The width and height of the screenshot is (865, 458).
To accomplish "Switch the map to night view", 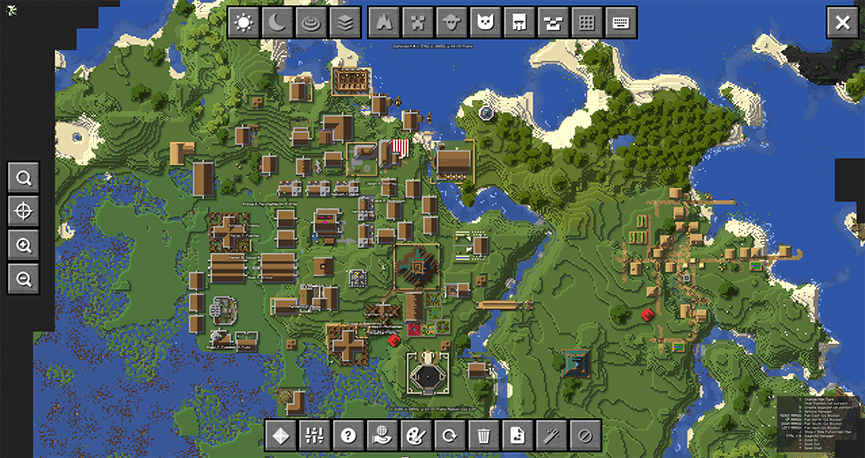I will 277,23.
